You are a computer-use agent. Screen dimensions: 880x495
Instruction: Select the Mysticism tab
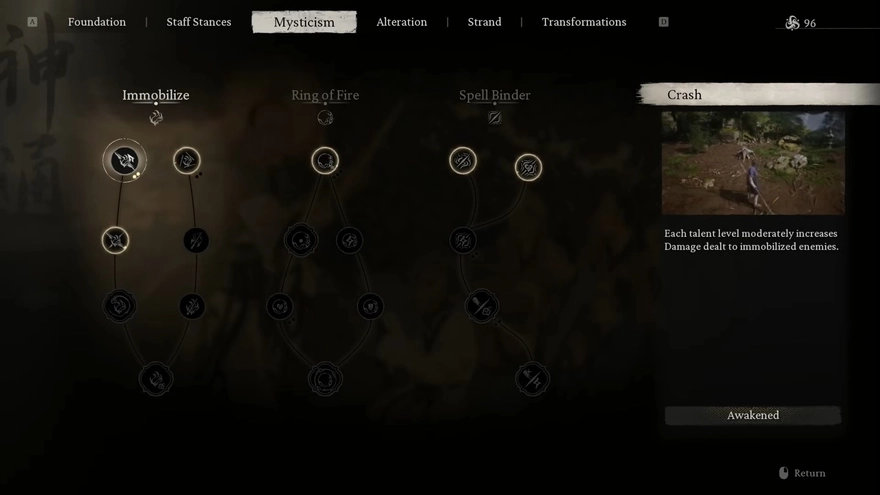pyautogui.click(x=304, y=22)
